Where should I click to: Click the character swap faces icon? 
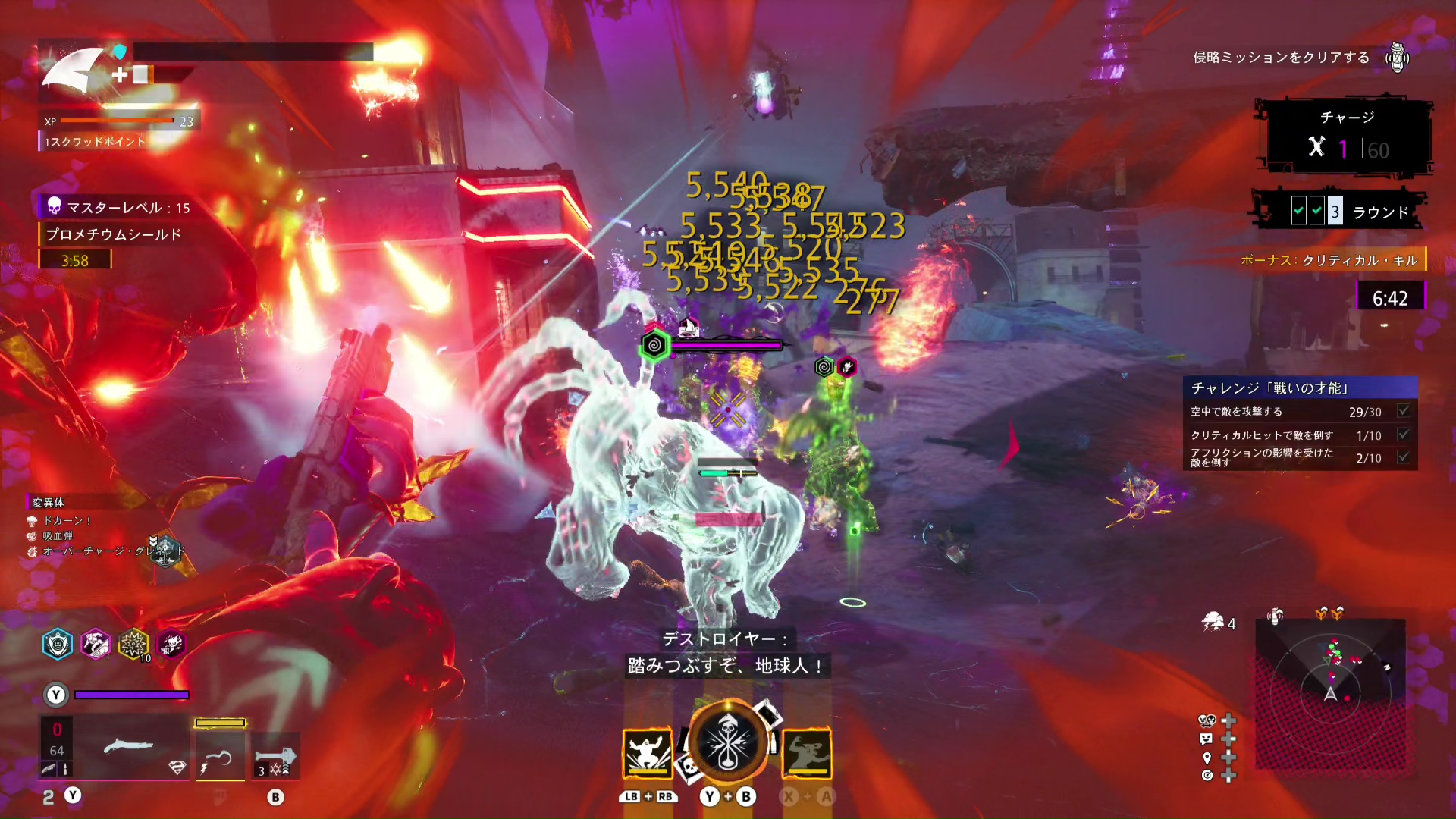coord(1207,720)
